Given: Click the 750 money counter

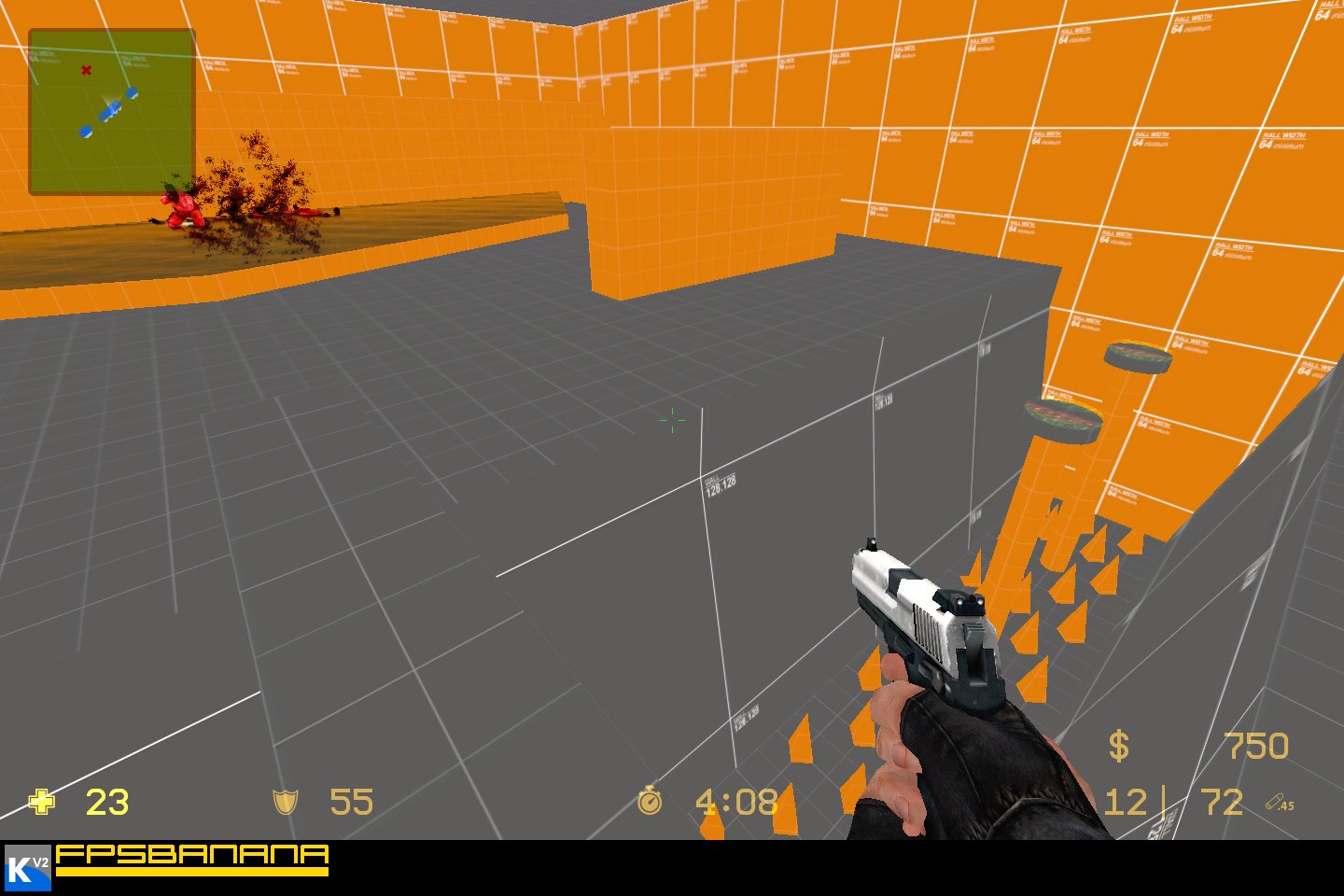Looking at the screenshot, I should 1255,747.
